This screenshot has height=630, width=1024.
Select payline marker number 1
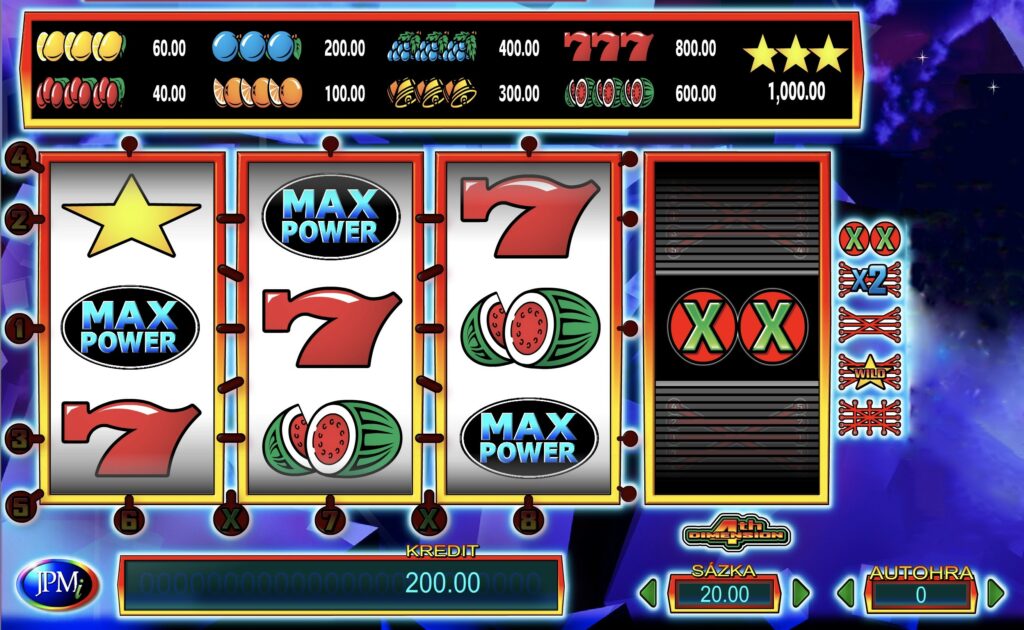pyautogui.click(x=19, y=326)
